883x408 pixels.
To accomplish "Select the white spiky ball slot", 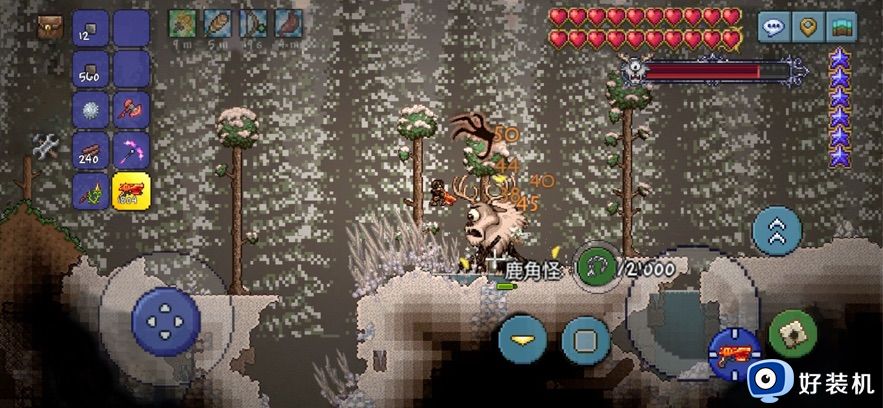I will click(x=91, y=110).
